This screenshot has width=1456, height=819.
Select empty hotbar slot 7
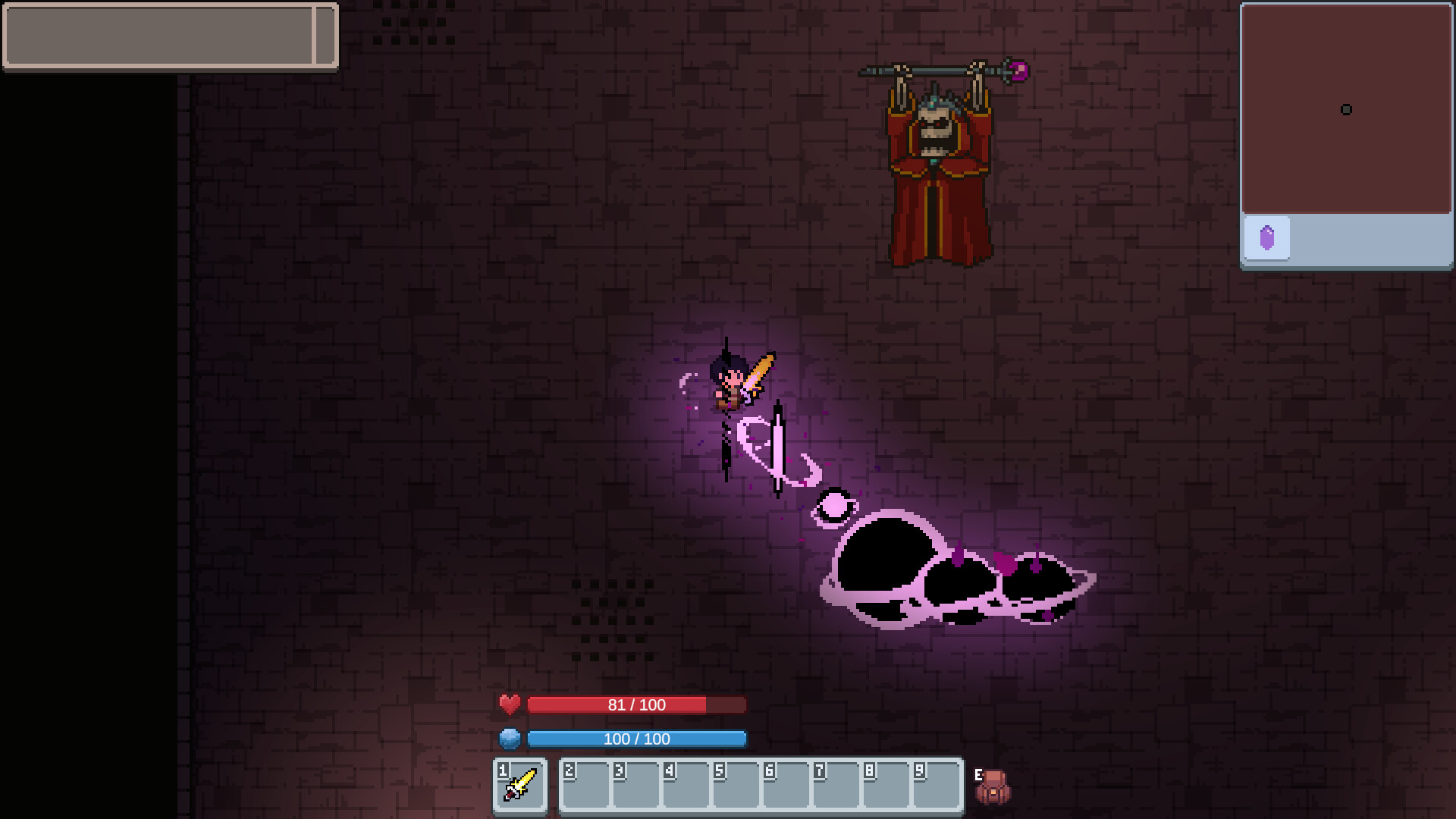(x=834, y=786)
